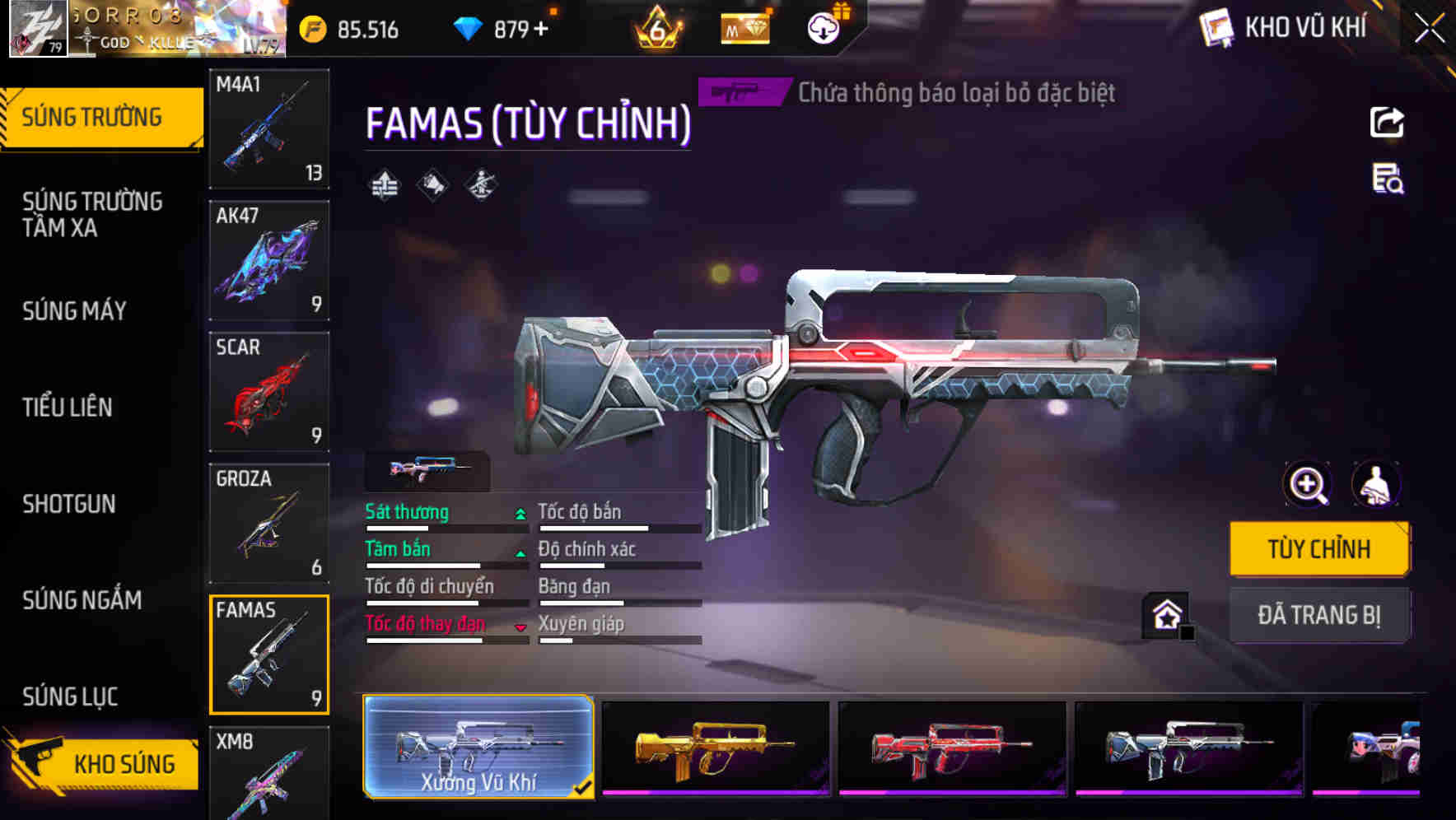Switch to the SÚNG MÁY category
1456x820 pixels.
[74, 311]
